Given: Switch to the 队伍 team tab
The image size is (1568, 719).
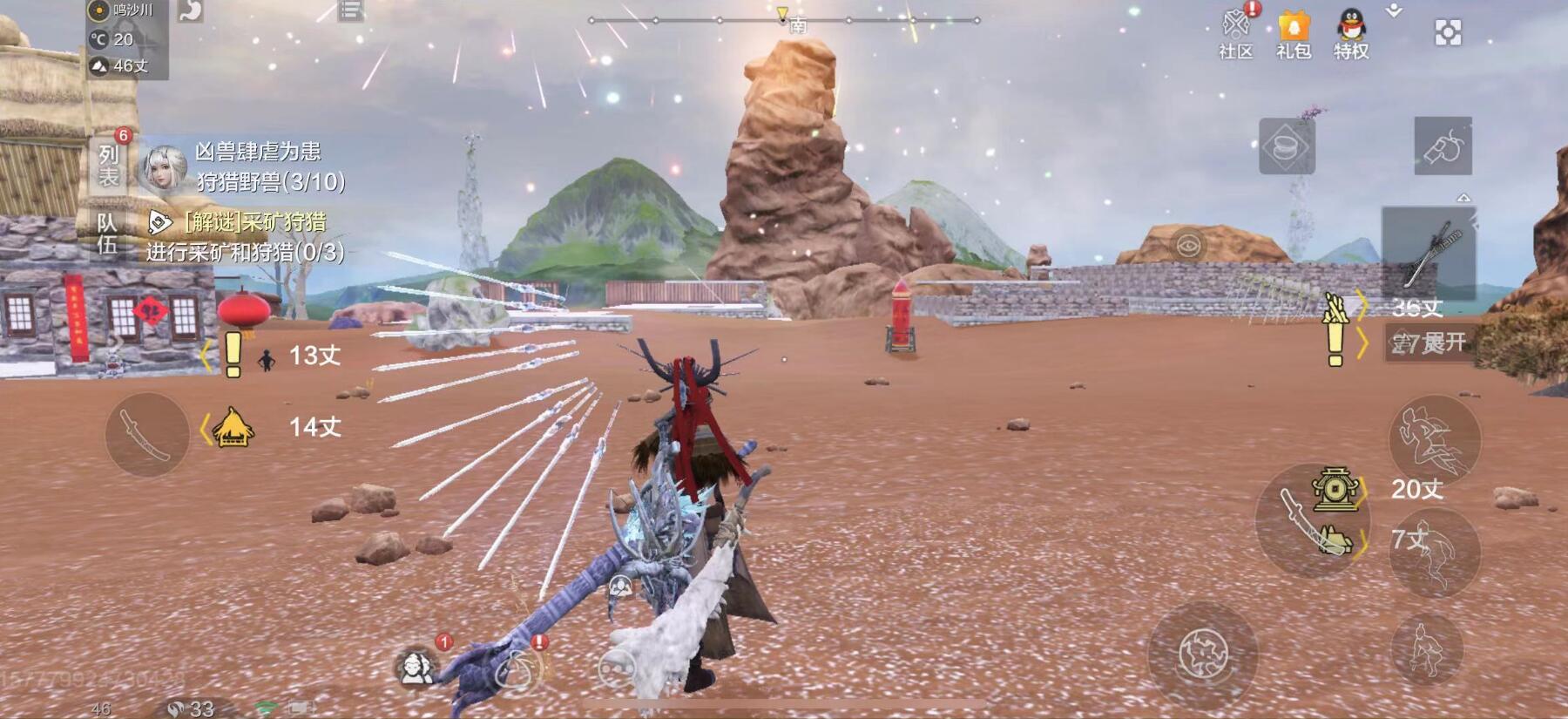Looking at the screenshot, I should (x=107, y=234).
